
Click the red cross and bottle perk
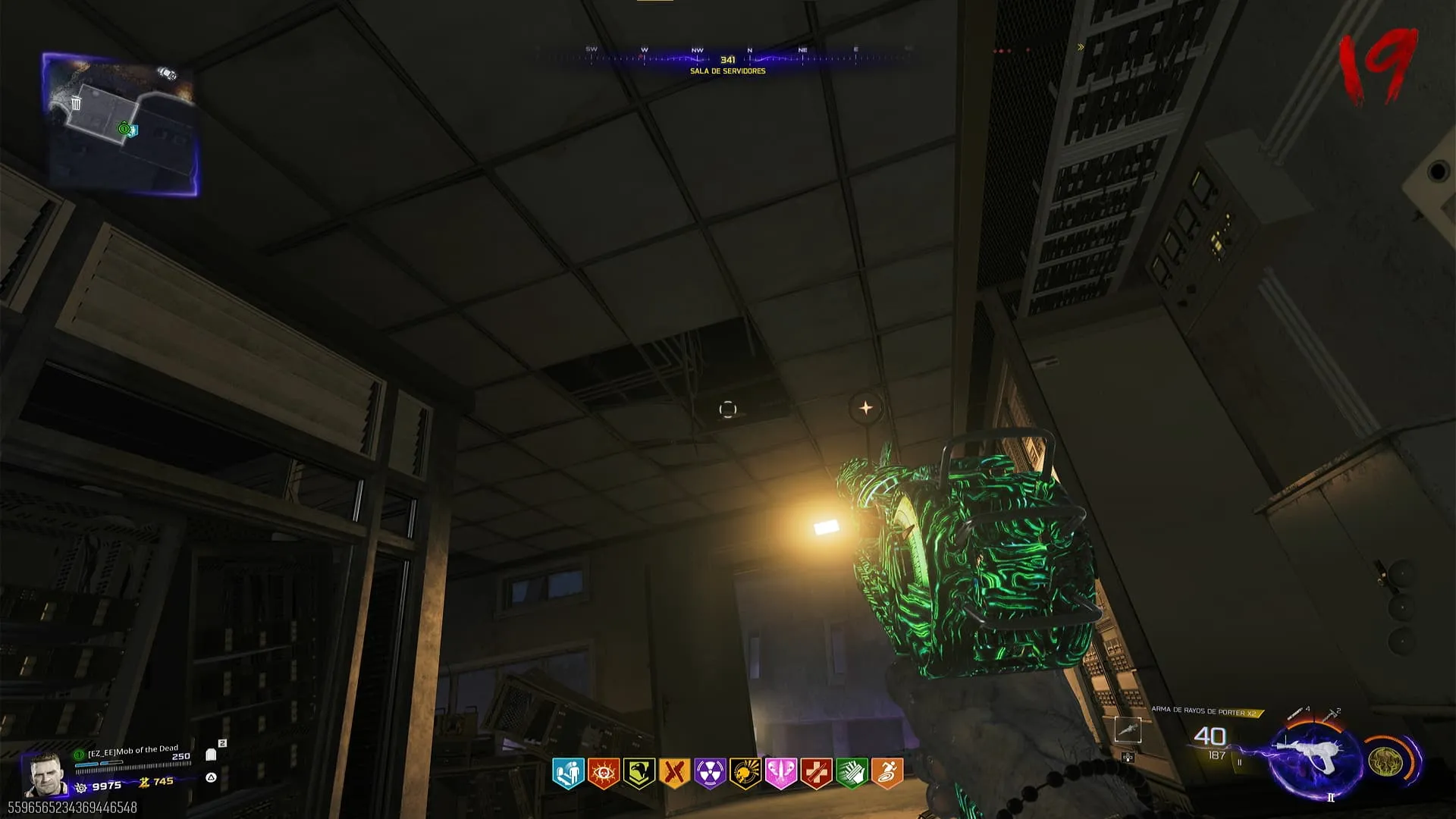(x=817, y=773)
